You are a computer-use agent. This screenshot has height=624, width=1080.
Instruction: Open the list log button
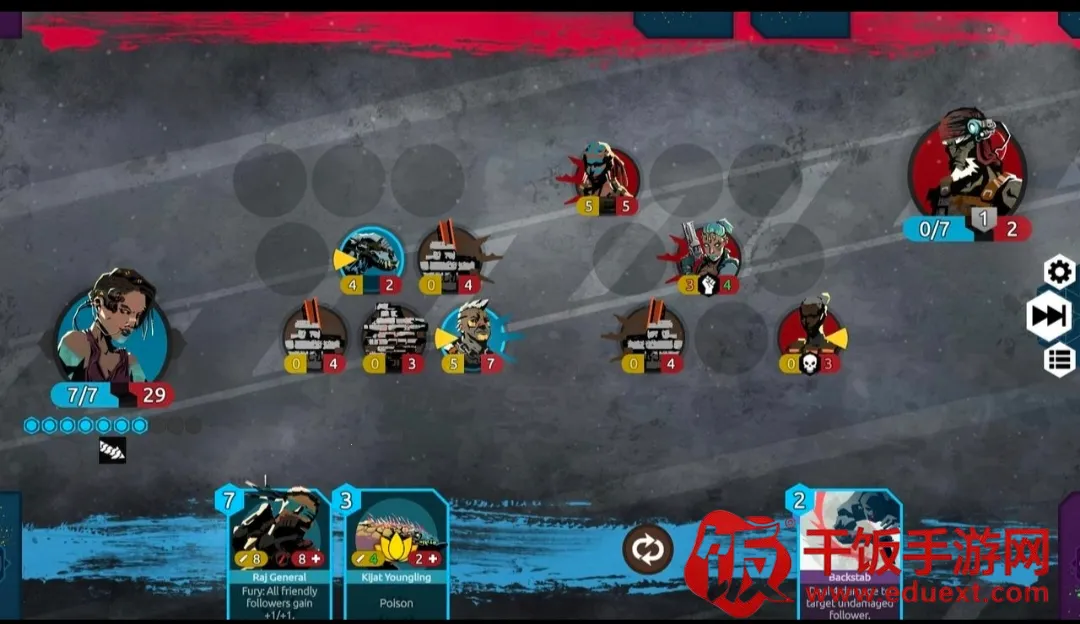[1059, 360]
